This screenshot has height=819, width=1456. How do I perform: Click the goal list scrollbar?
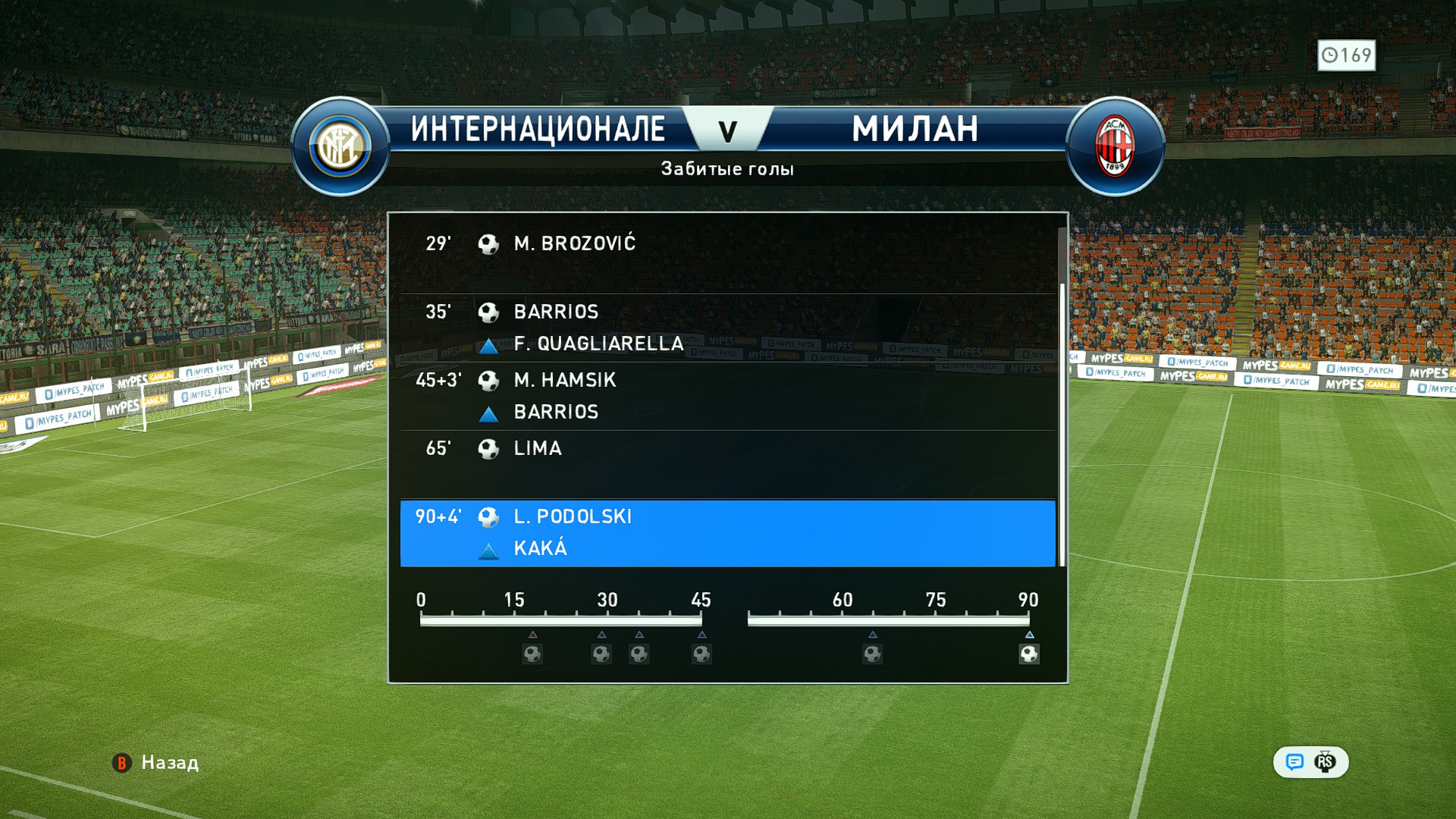coord(1062,425)
